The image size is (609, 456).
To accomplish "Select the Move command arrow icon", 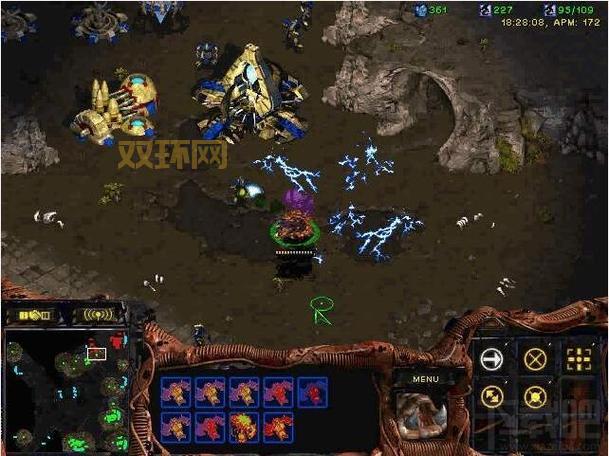I will tap(490, 360).
